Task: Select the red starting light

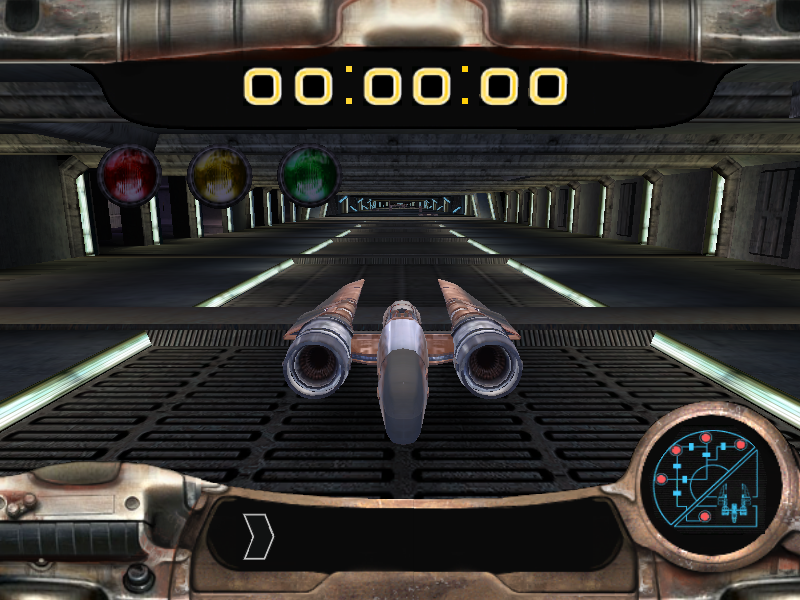Action: [x=129, y=176]
